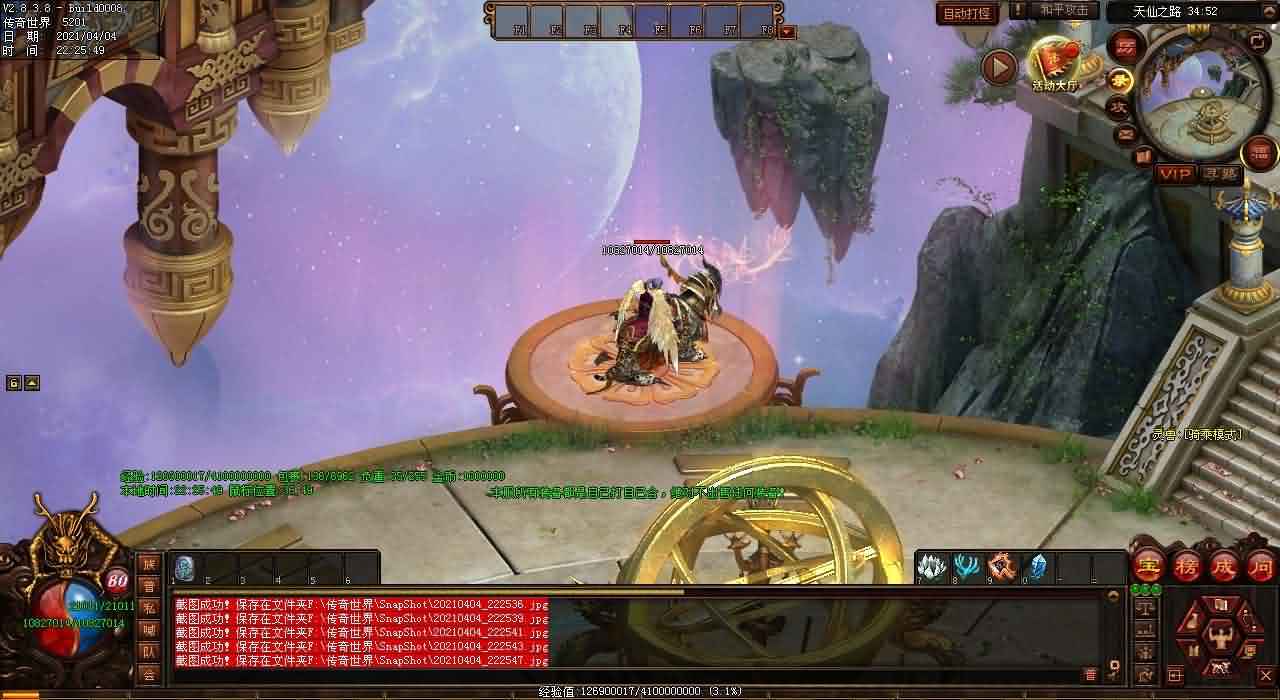Image resolution: width=1280 pixels, height=700 pixels.
Task: Select the blue rune item in slot 1
Action: coord(184,567)
